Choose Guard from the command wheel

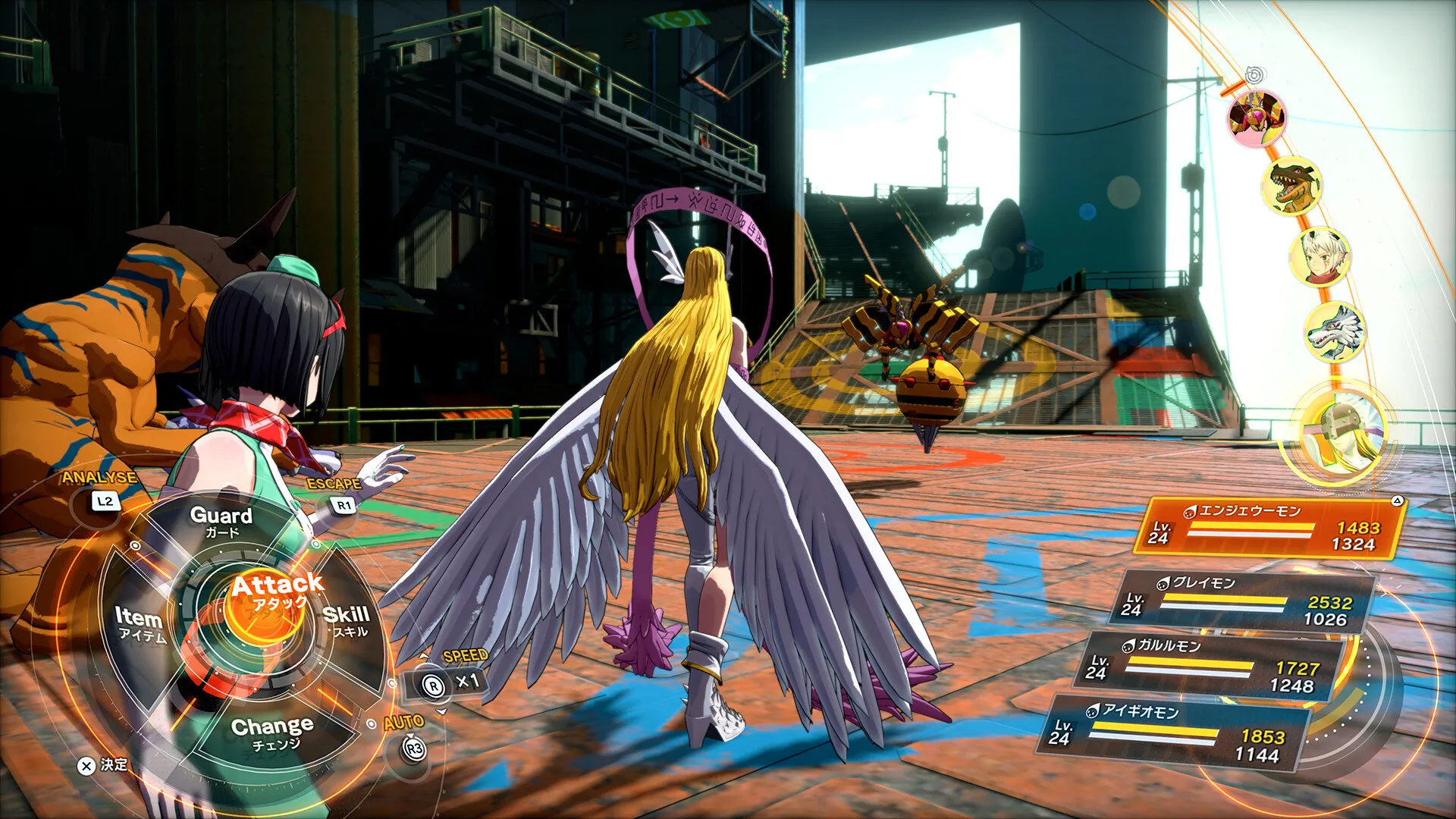coord(221,521)
